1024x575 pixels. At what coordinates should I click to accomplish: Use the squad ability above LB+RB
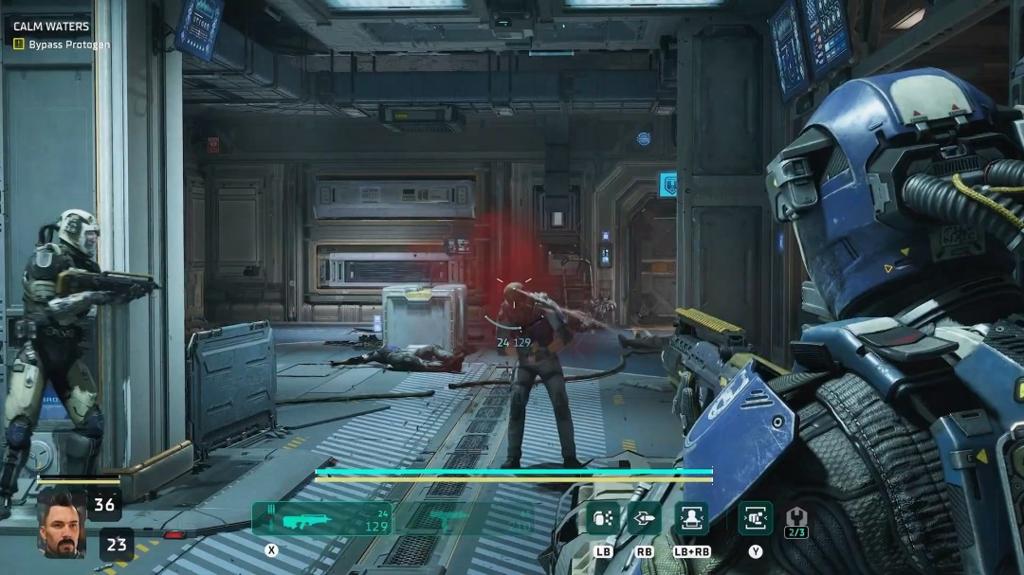[691, 518]
